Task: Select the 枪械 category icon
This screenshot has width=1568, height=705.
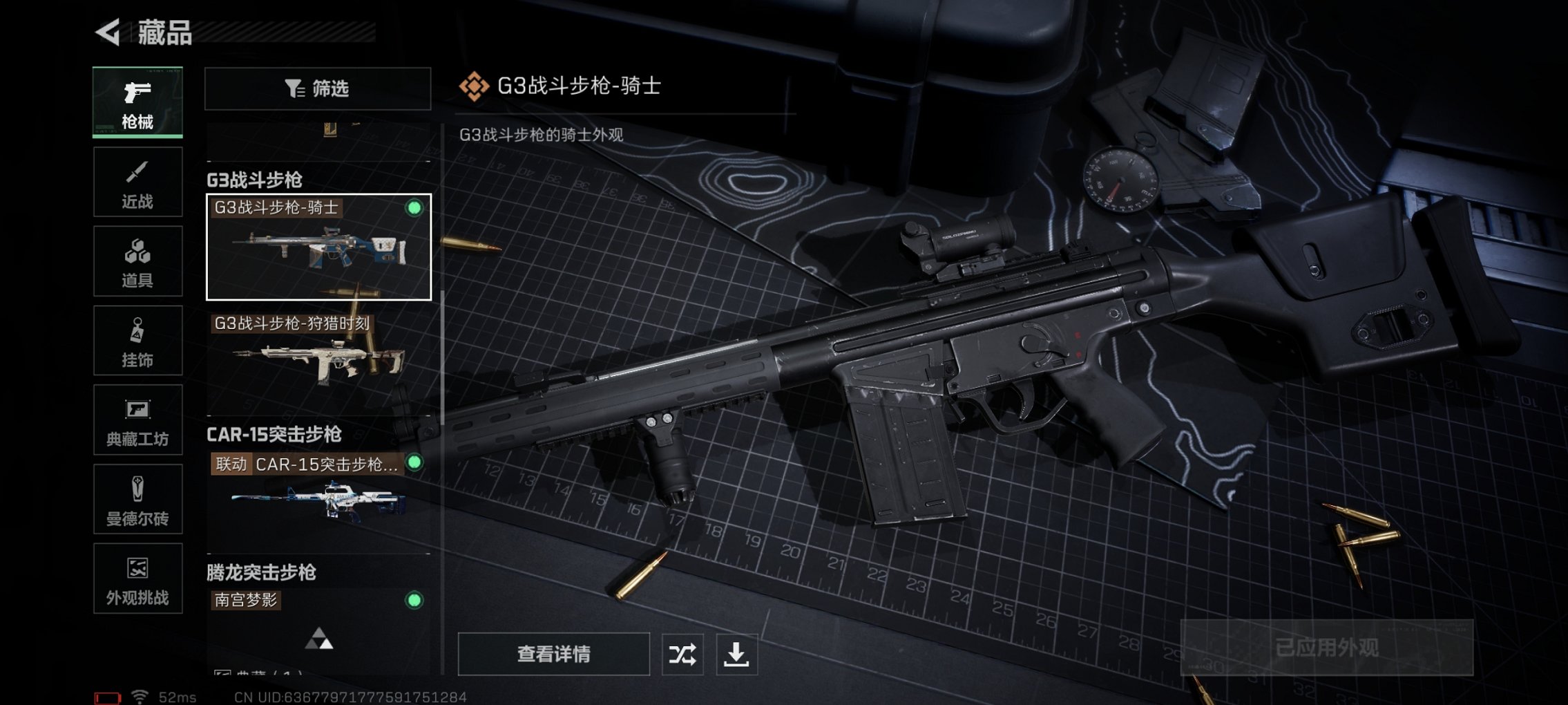Action: (x=137, y=101)
